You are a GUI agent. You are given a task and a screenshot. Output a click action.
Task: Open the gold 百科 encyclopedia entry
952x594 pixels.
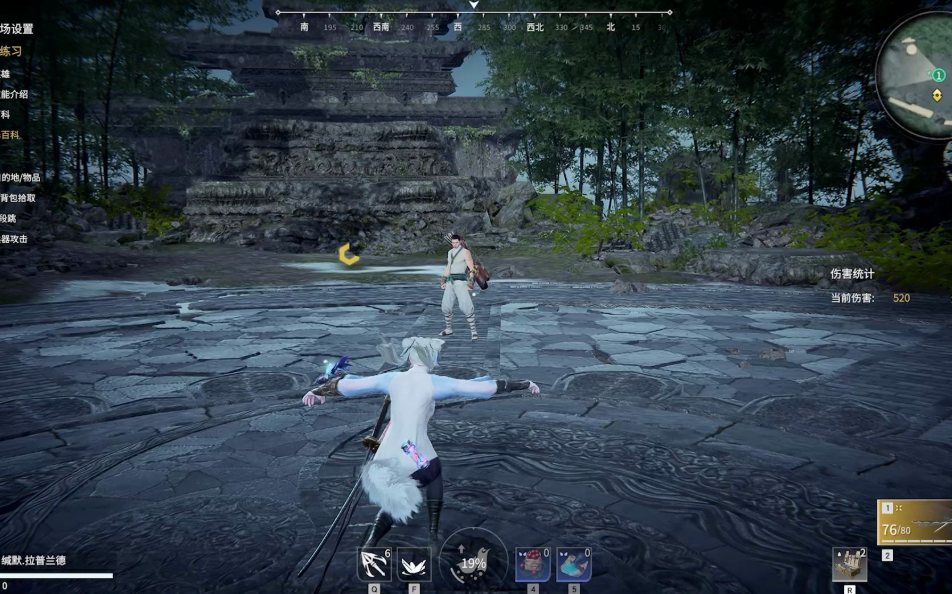pyautogui.click(x=9, y=135)
